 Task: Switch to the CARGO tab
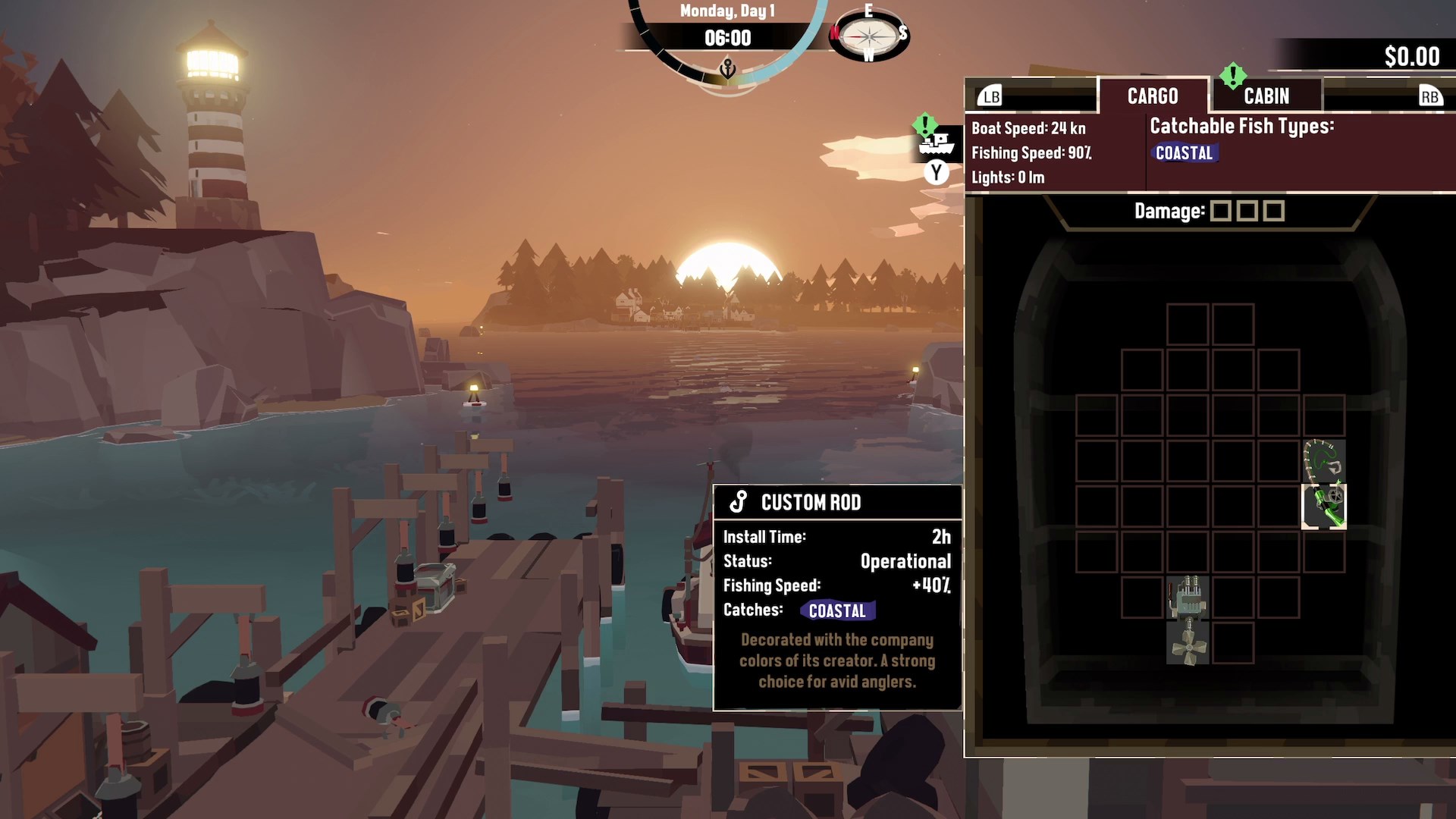pyautogui.click(x=1153, y=96)
